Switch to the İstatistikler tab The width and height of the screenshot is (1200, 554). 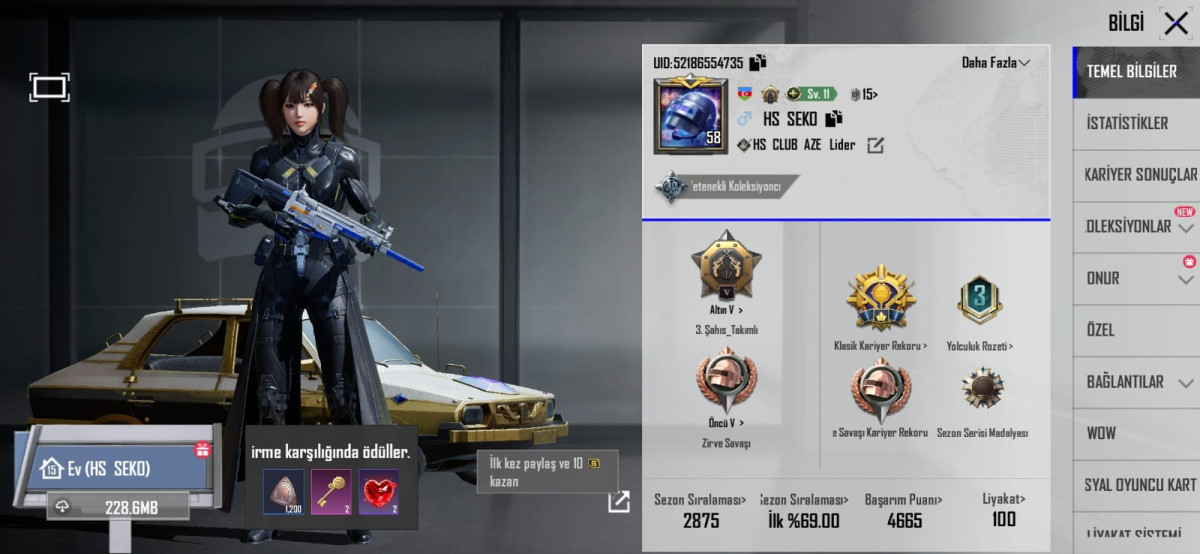1127,123
